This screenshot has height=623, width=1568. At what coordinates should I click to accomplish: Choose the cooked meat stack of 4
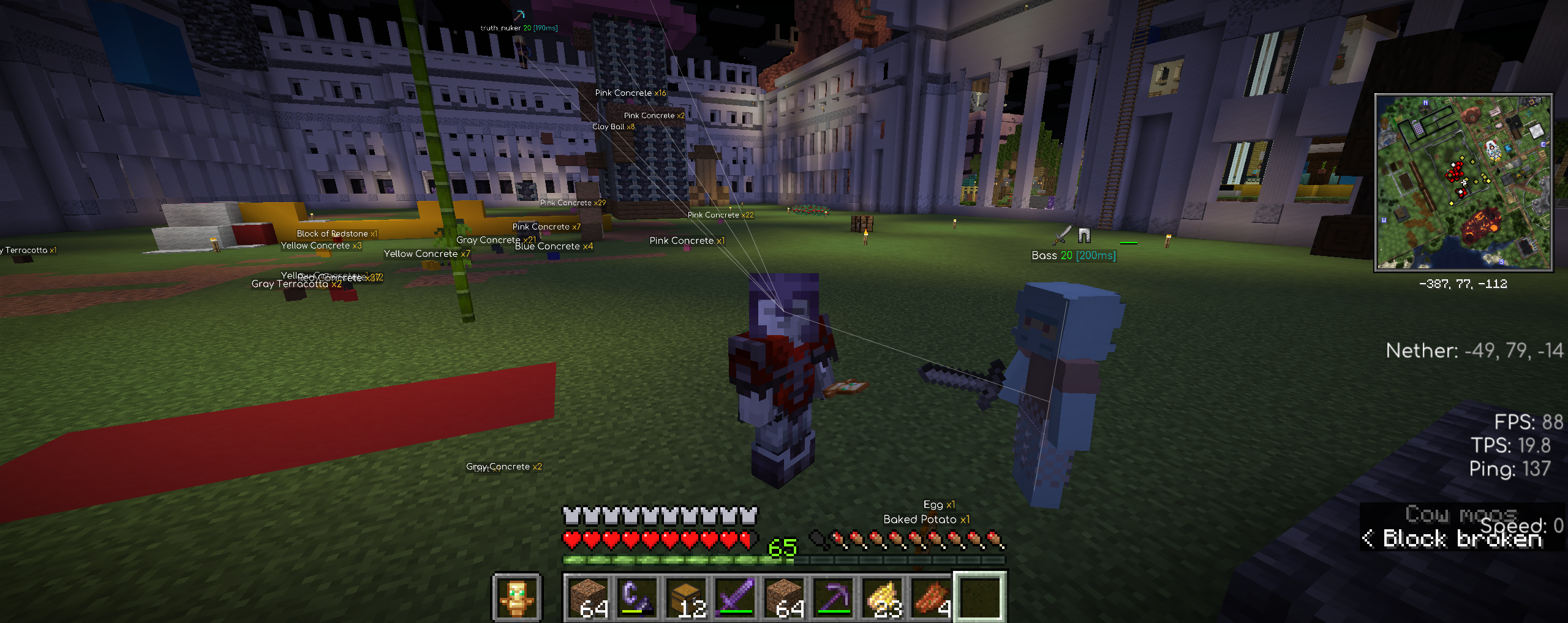(x=932, y=597)
